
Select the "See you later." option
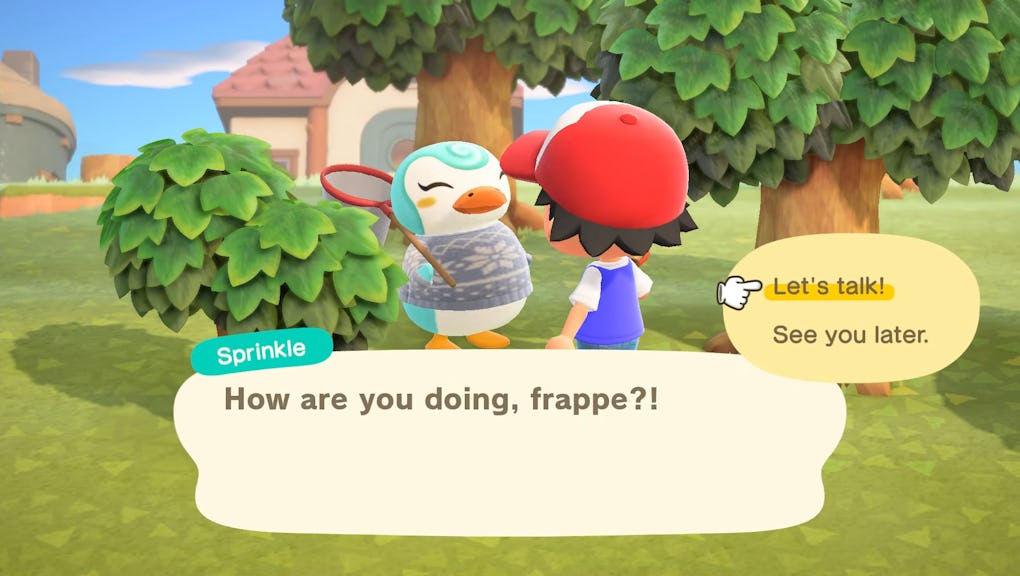(x=850, y=335)
